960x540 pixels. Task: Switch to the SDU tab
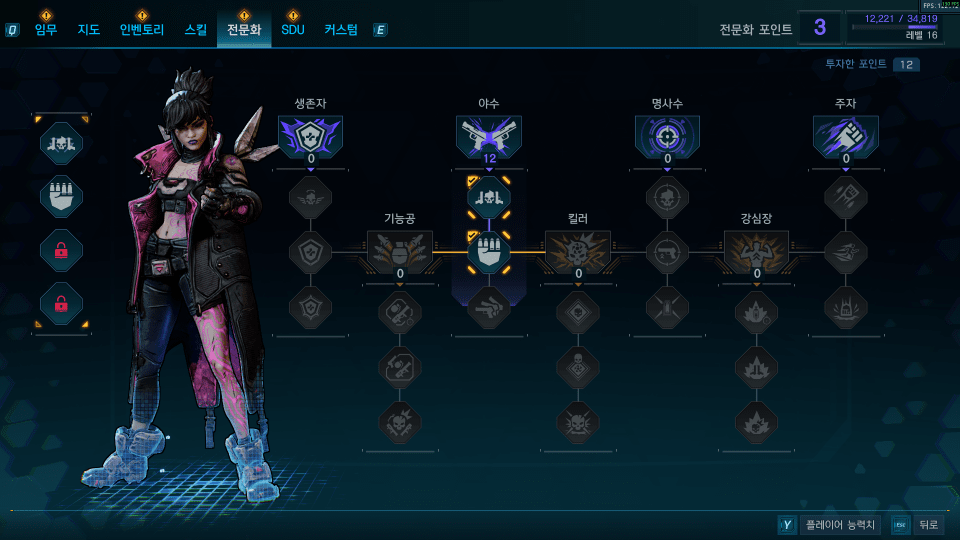293,30
